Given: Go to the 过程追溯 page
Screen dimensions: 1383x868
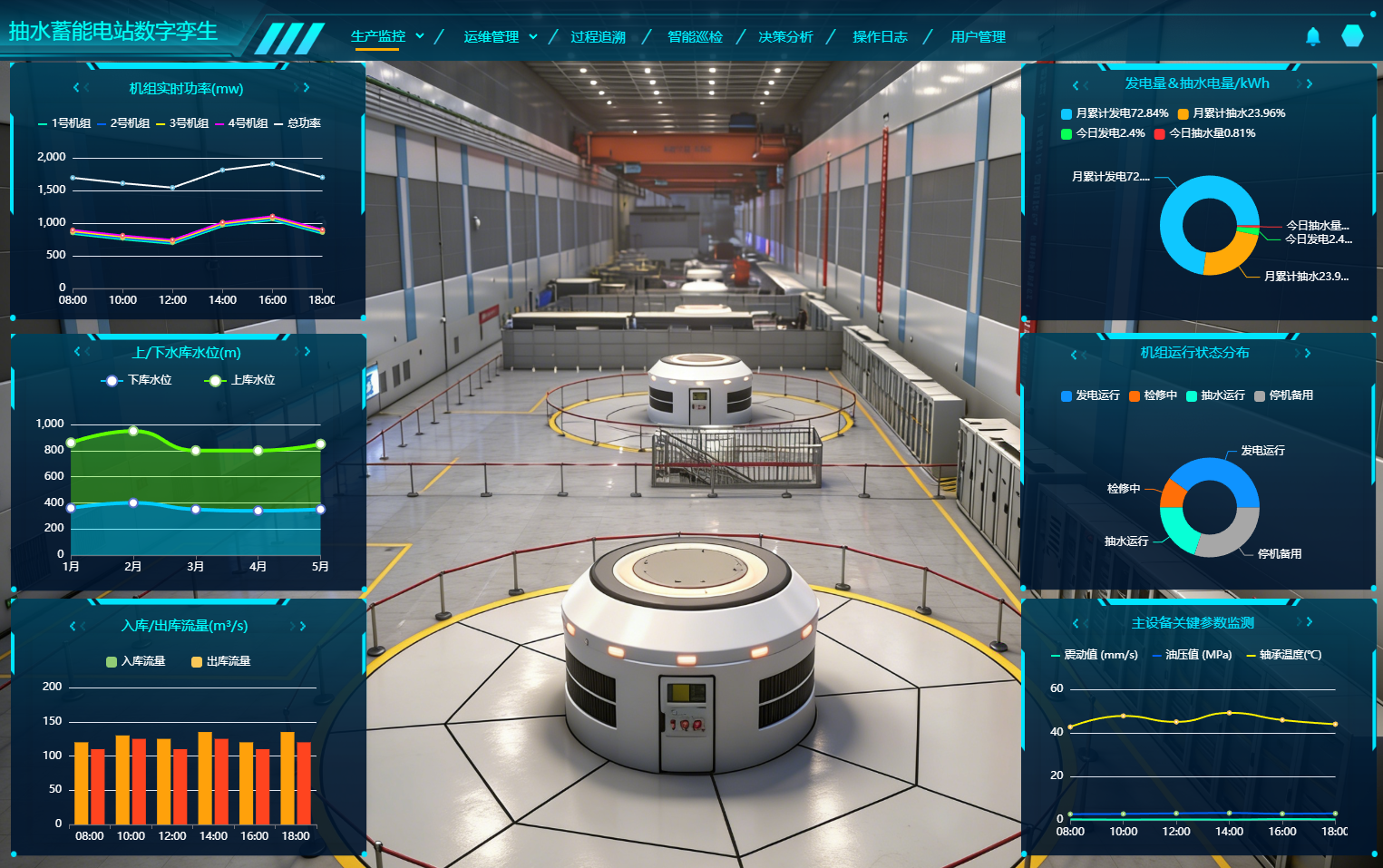Looking at the screenshot, I should [598, 37].
